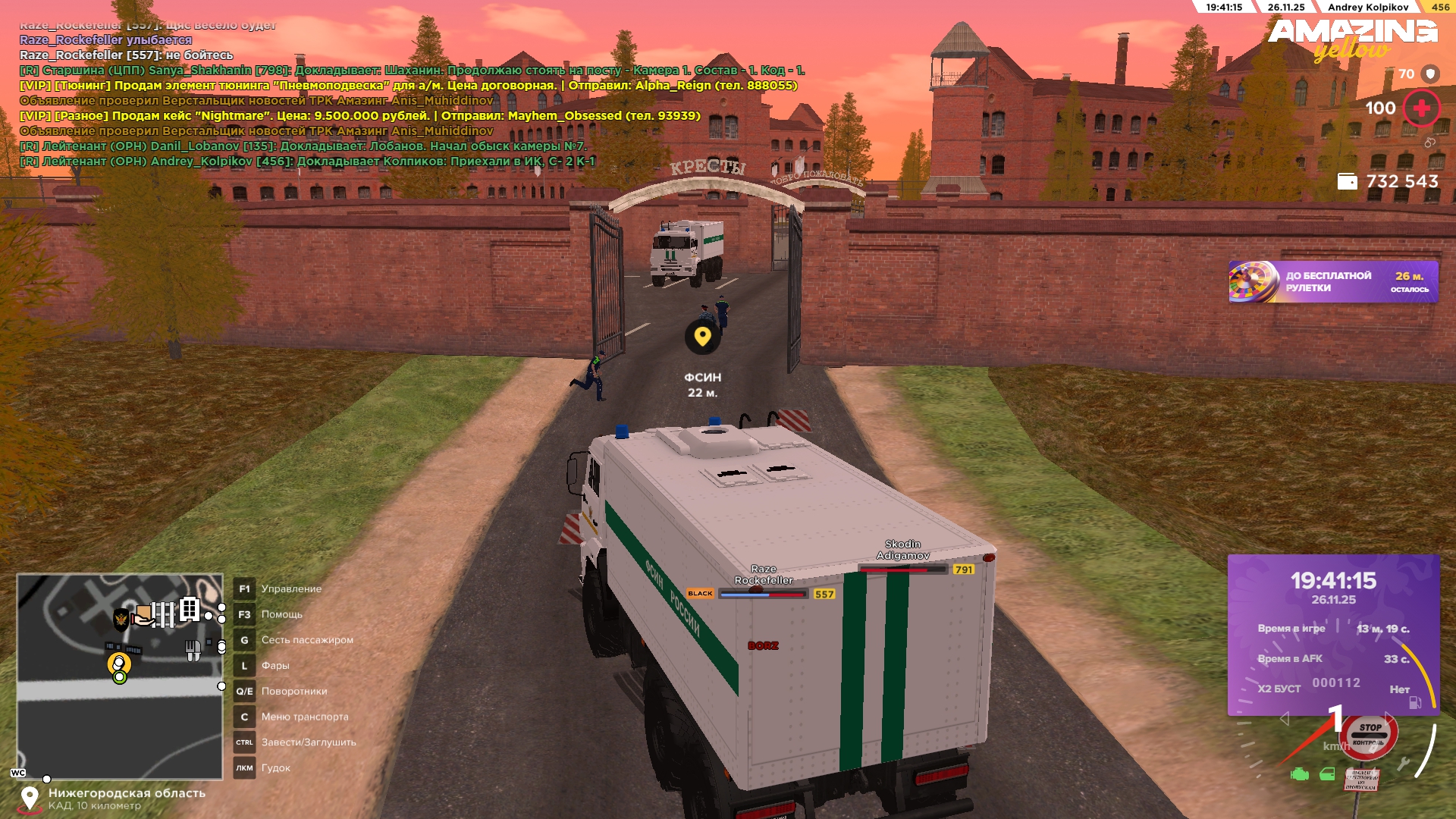Image resolution: width=1456 pixels, height=819 pixels.
Task: Select the yellow ФСИН waypoint marker
Action: click(702, 337)
